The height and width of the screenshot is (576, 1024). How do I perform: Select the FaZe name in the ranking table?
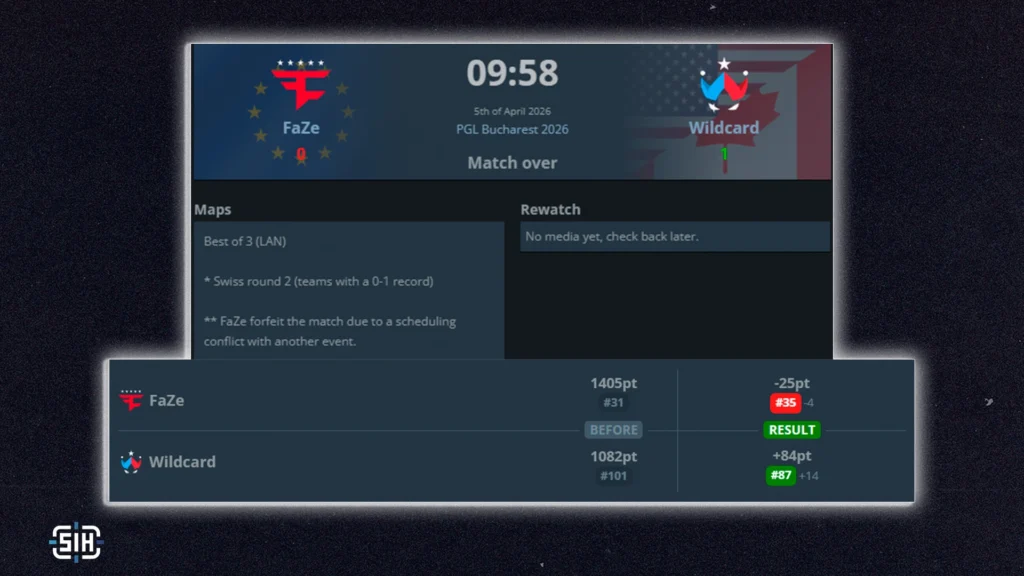coord(166,401)
